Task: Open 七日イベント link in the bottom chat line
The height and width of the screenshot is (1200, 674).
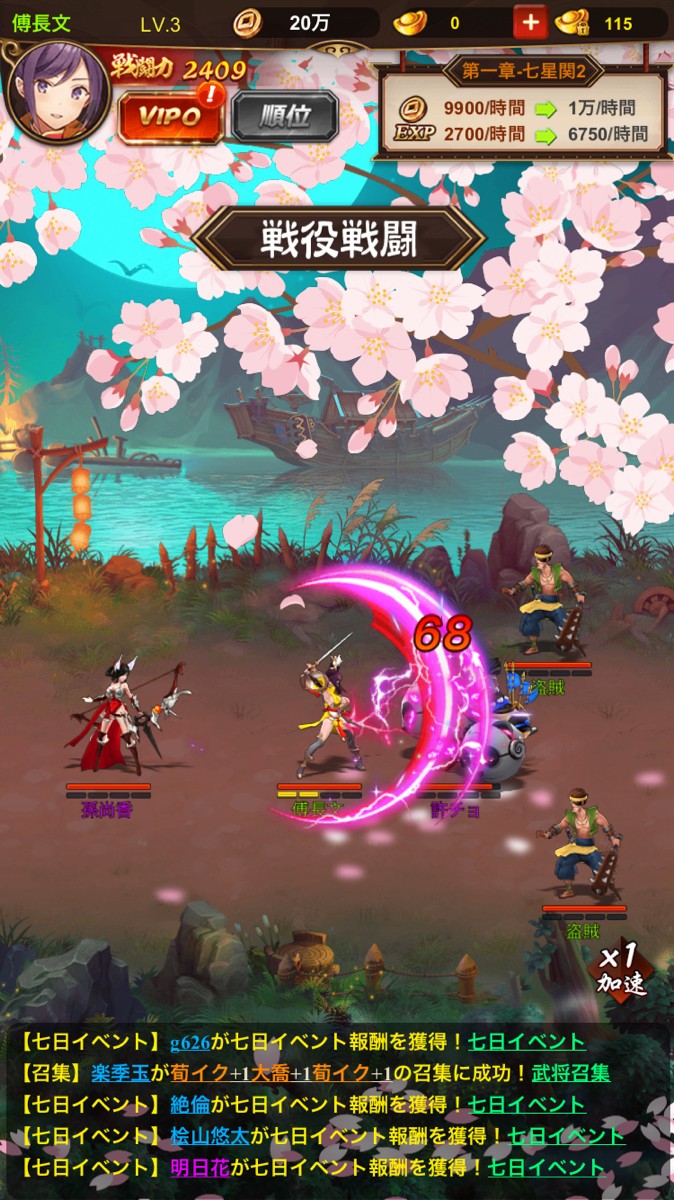Action: [546, 1167]
